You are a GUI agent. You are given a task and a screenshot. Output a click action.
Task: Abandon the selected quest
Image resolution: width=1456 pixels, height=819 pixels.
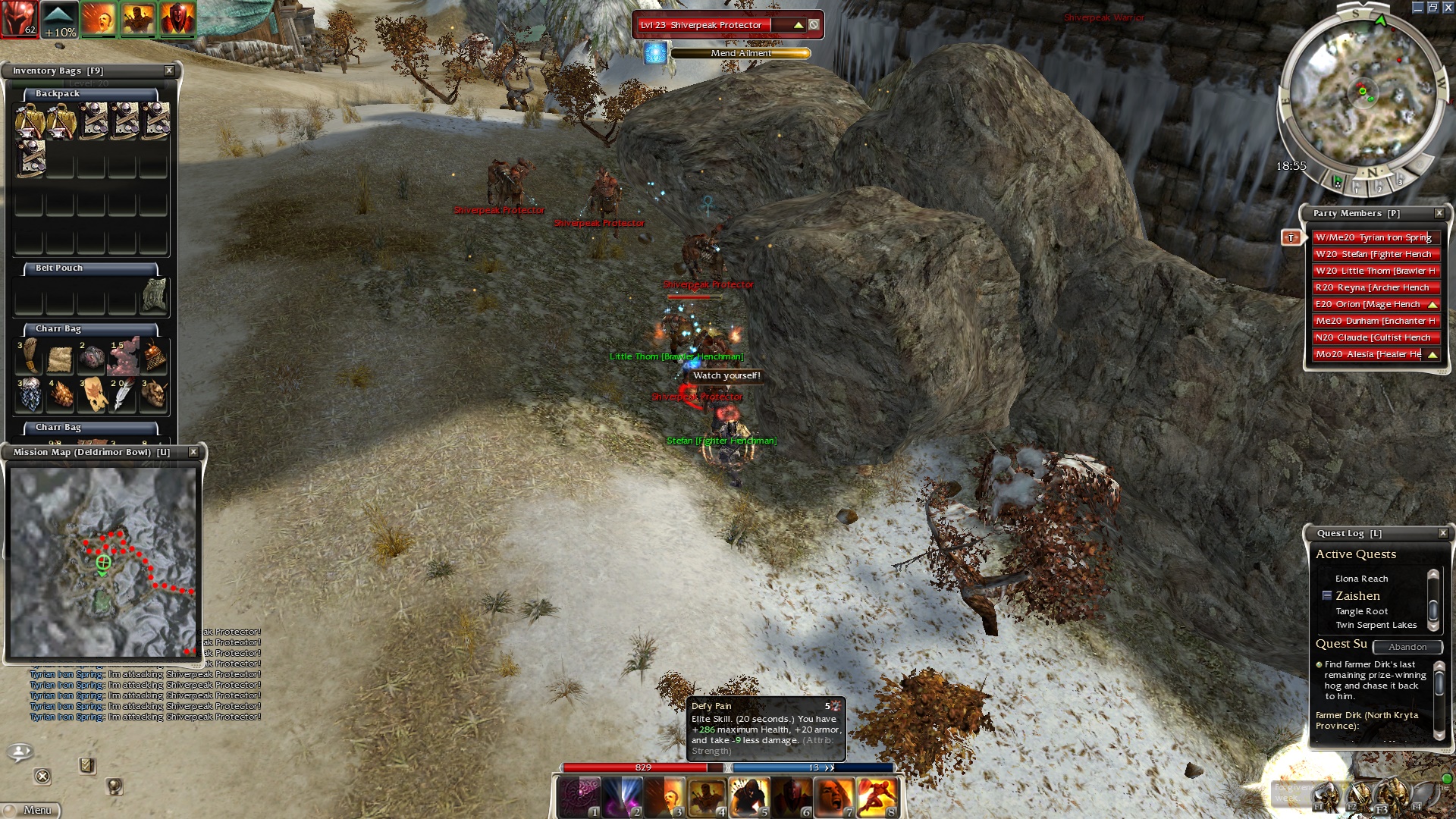1407,647
